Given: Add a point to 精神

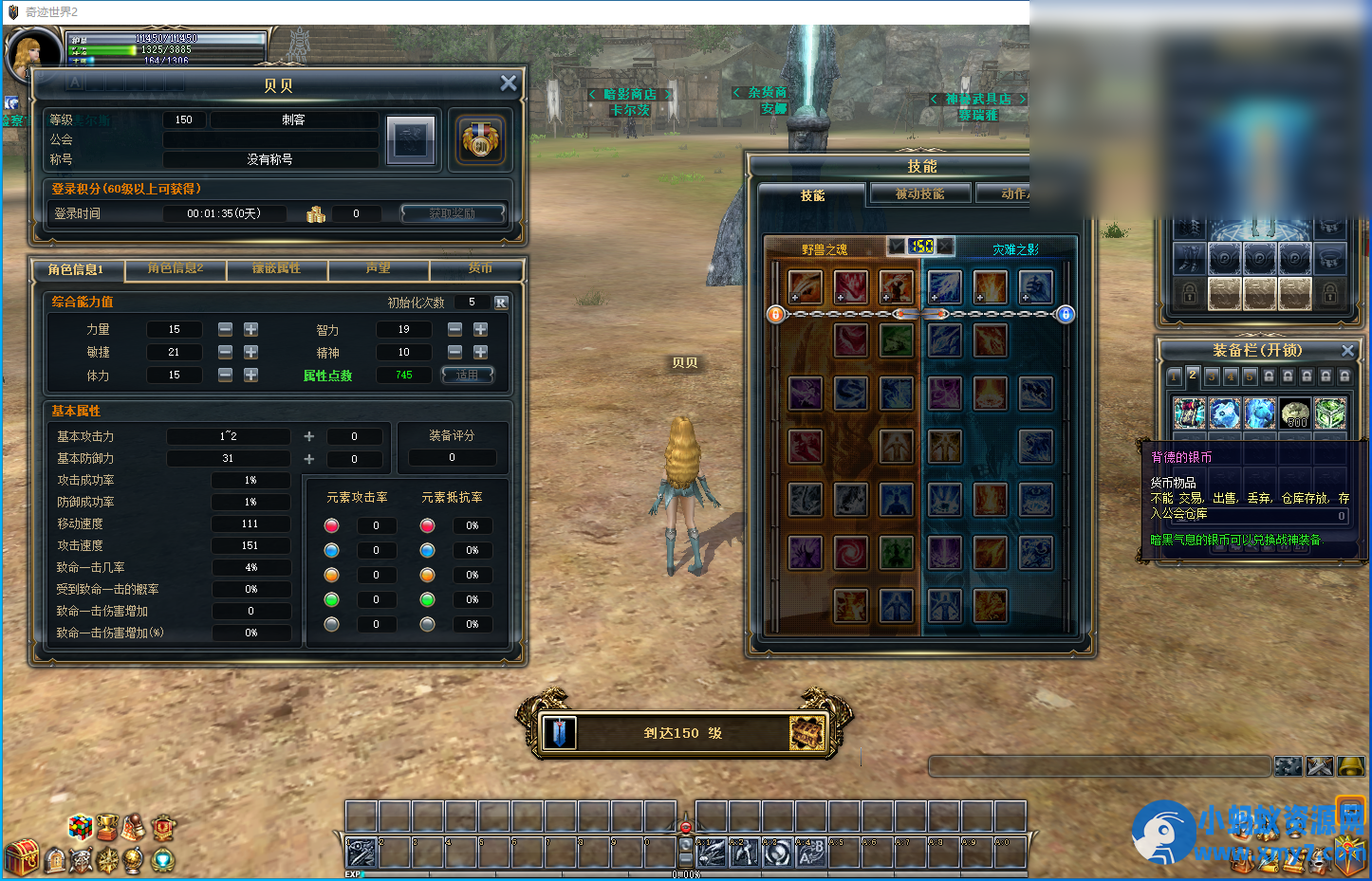Looking at the screenshot, I should [x=481, y=352].
